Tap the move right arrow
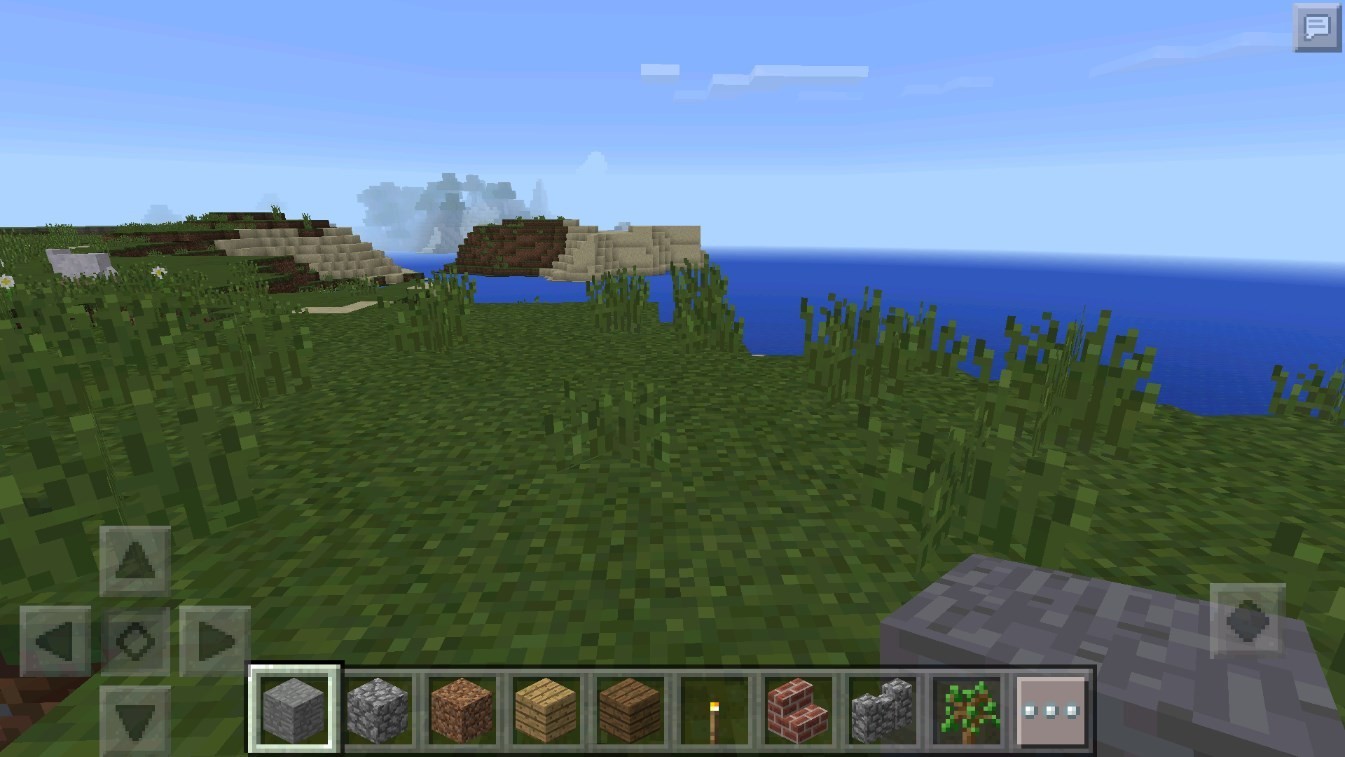The width and height of the screenshot is (1345, 757). [x=214, y=641]
